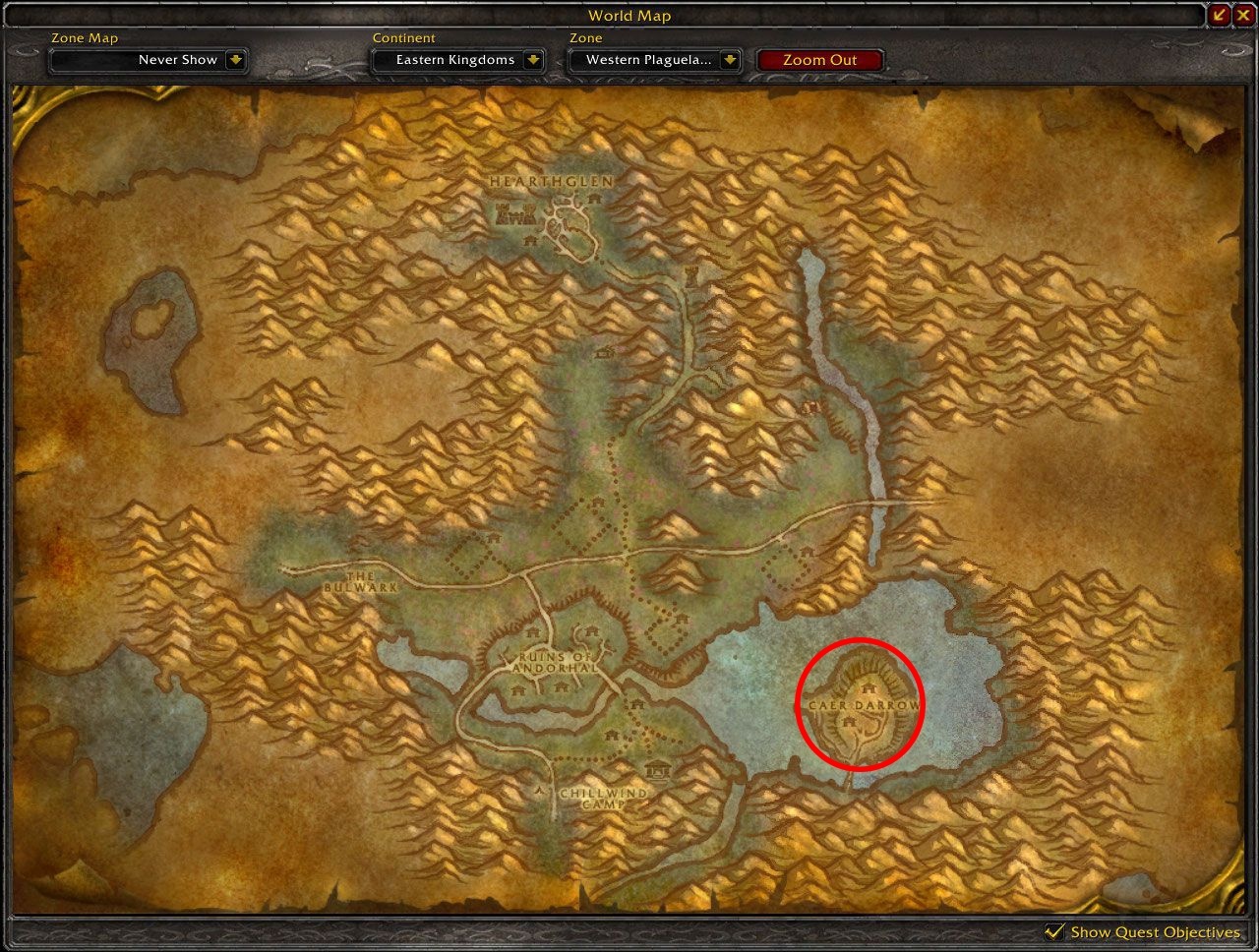Click the arrow on the Continent selector
Screen dimensions: 1259x952
(532, 60)
